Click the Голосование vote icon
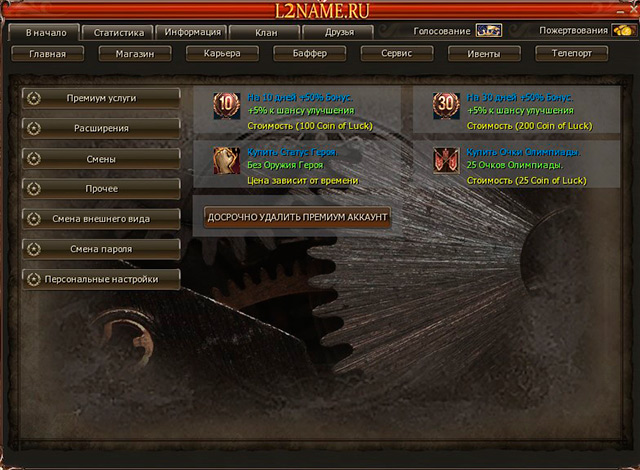 tap(488, 31)
